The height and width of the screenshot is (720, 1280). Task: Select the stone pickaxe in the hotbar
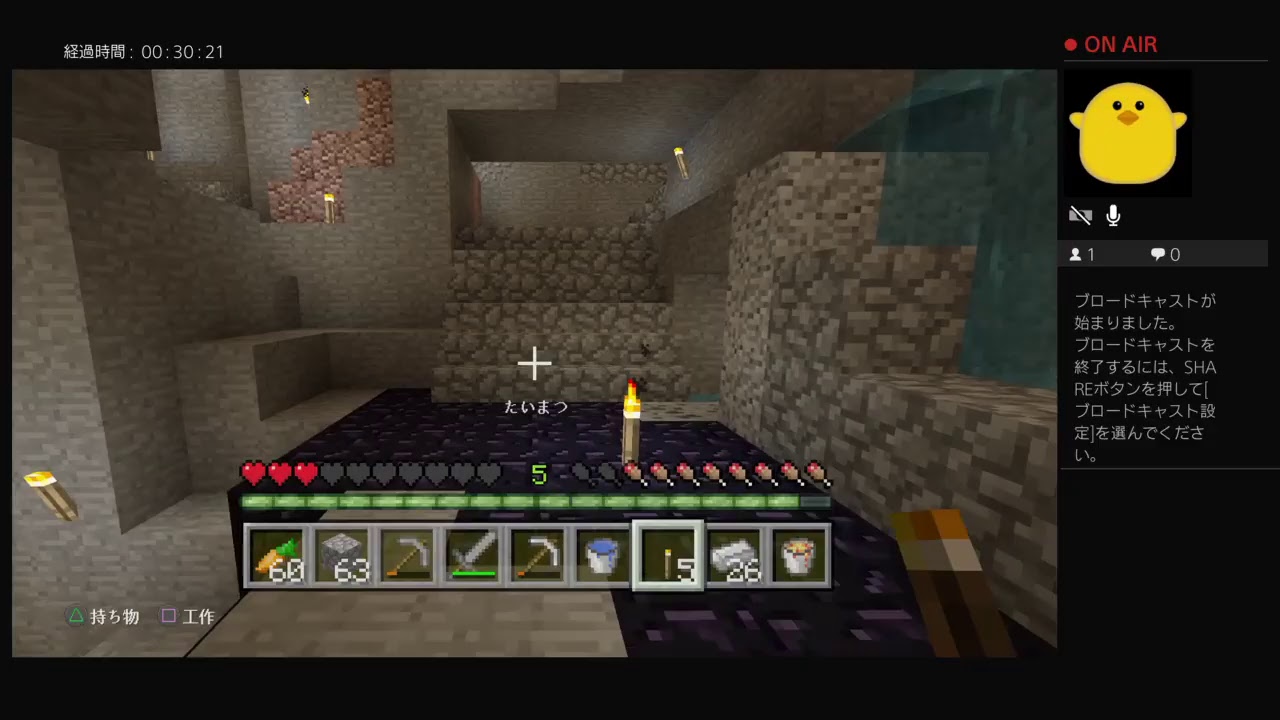click(x=409, y=557)
